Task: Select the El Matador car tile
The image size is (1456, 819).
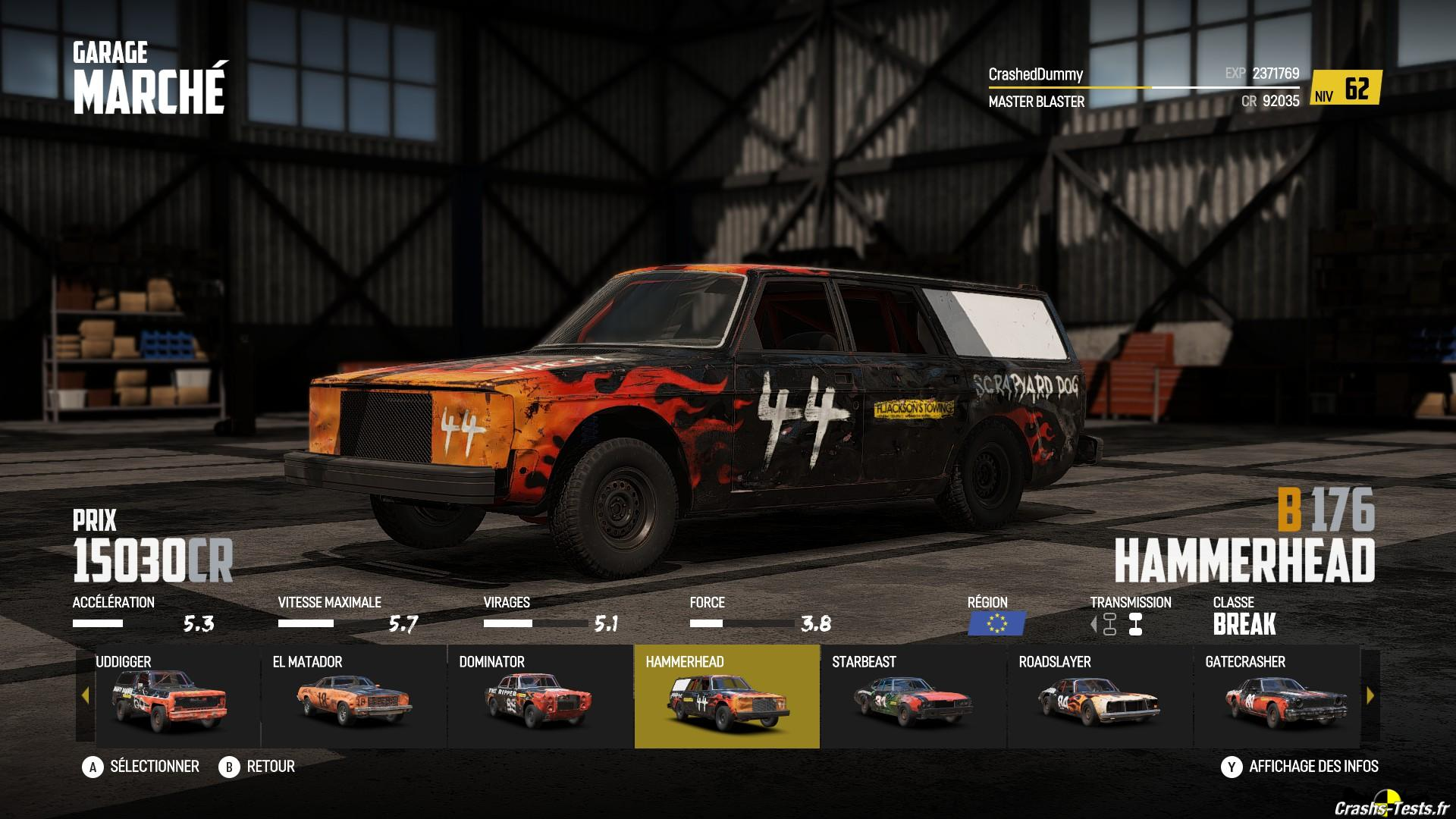Action: (353, 696)
